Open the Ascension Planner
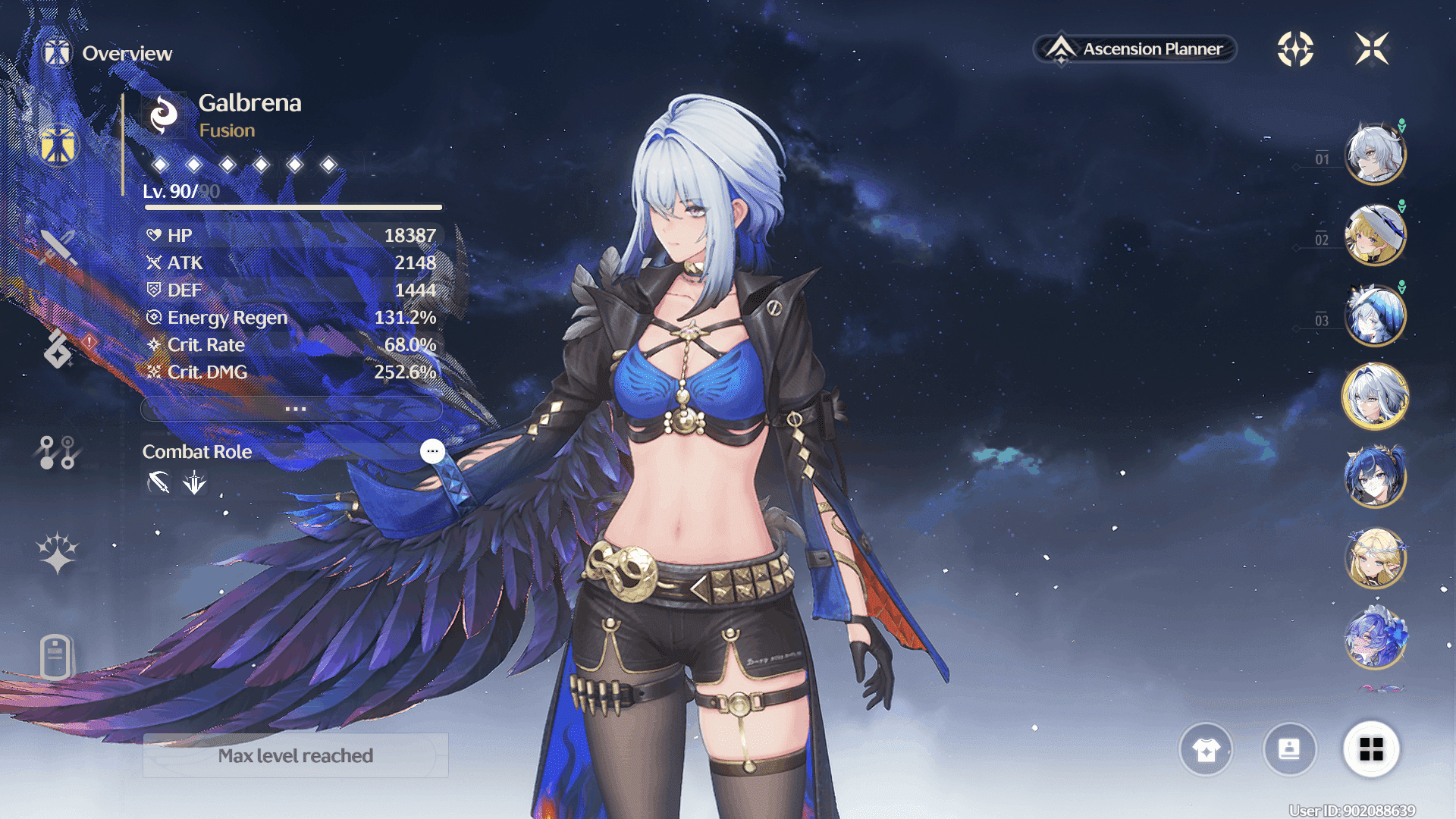This screenshot has width=1456, height=819. coord(1135,49)
